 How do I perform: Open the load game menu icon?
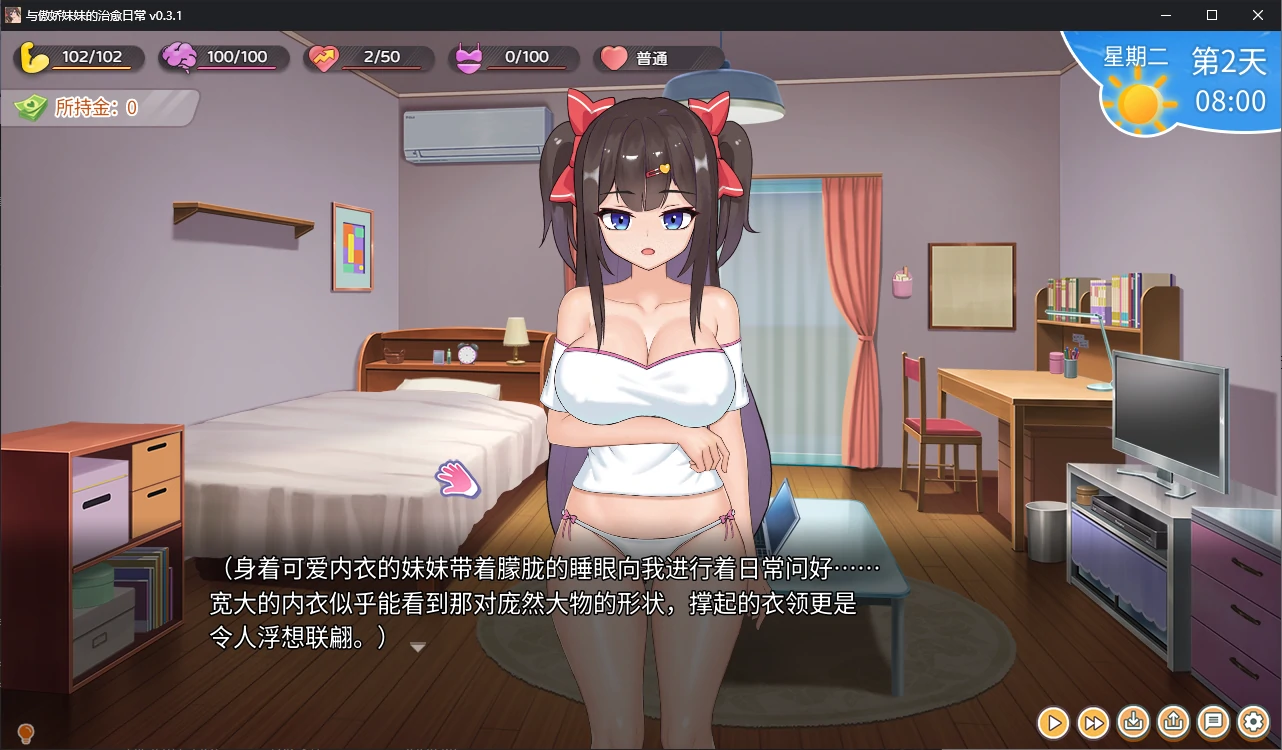pos(1174,721)
